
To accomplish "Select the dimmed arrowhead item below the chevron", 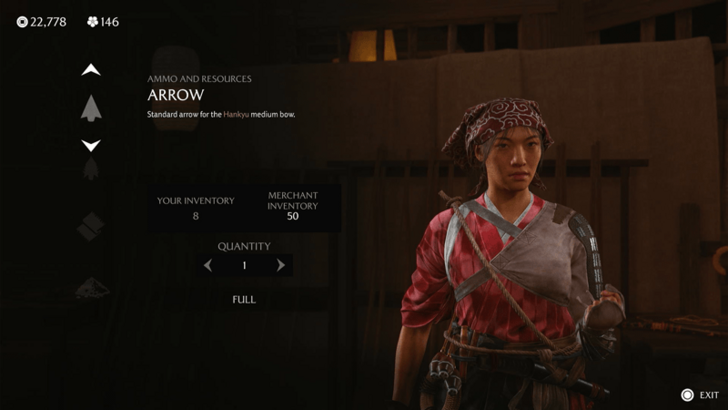I will click(x=91, y=169).
